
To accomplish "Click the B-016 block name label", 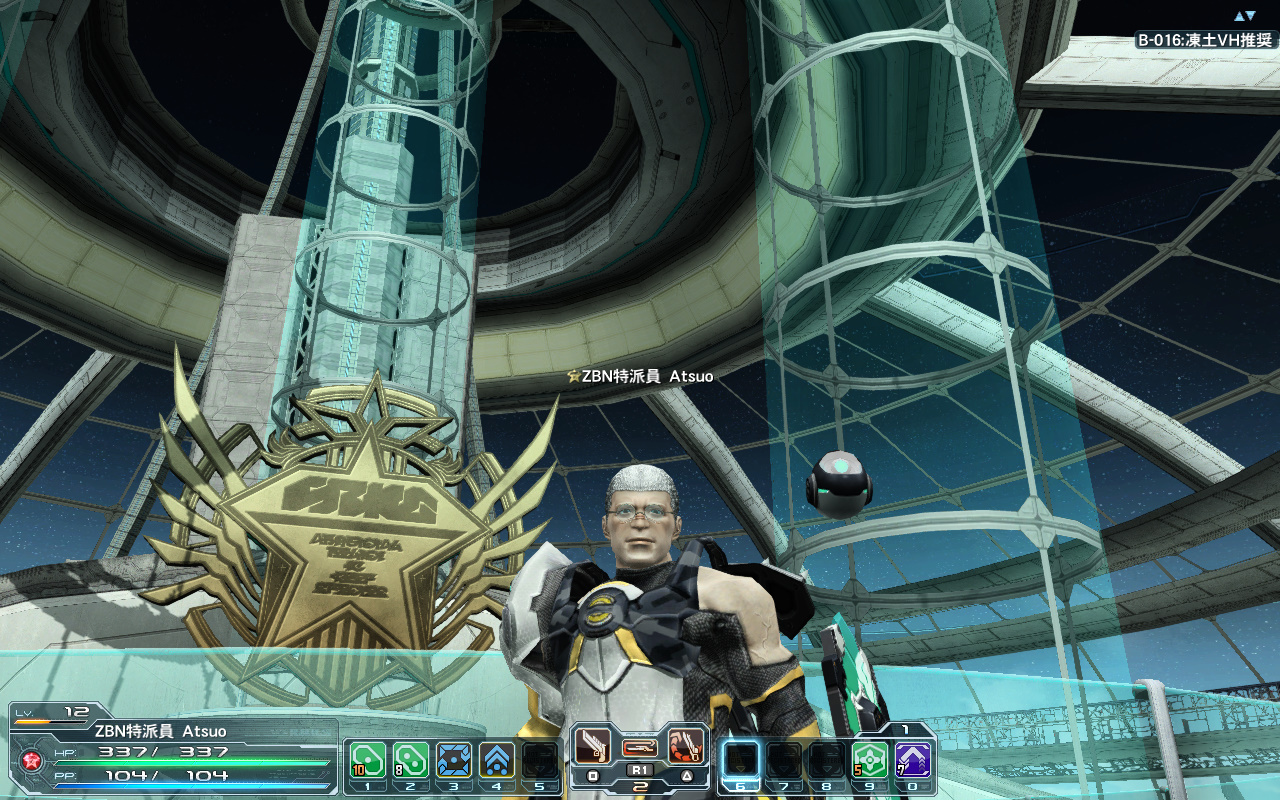I will pyautogui.click(x=1205, y=41).
